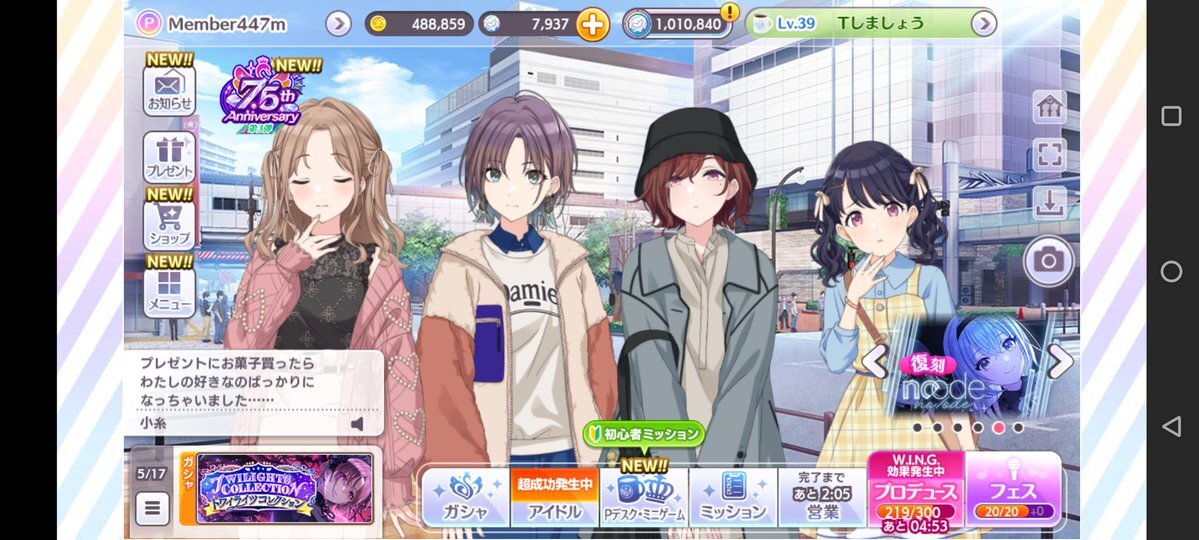Replay the voice line with the speaker icon

pos(357,424)
